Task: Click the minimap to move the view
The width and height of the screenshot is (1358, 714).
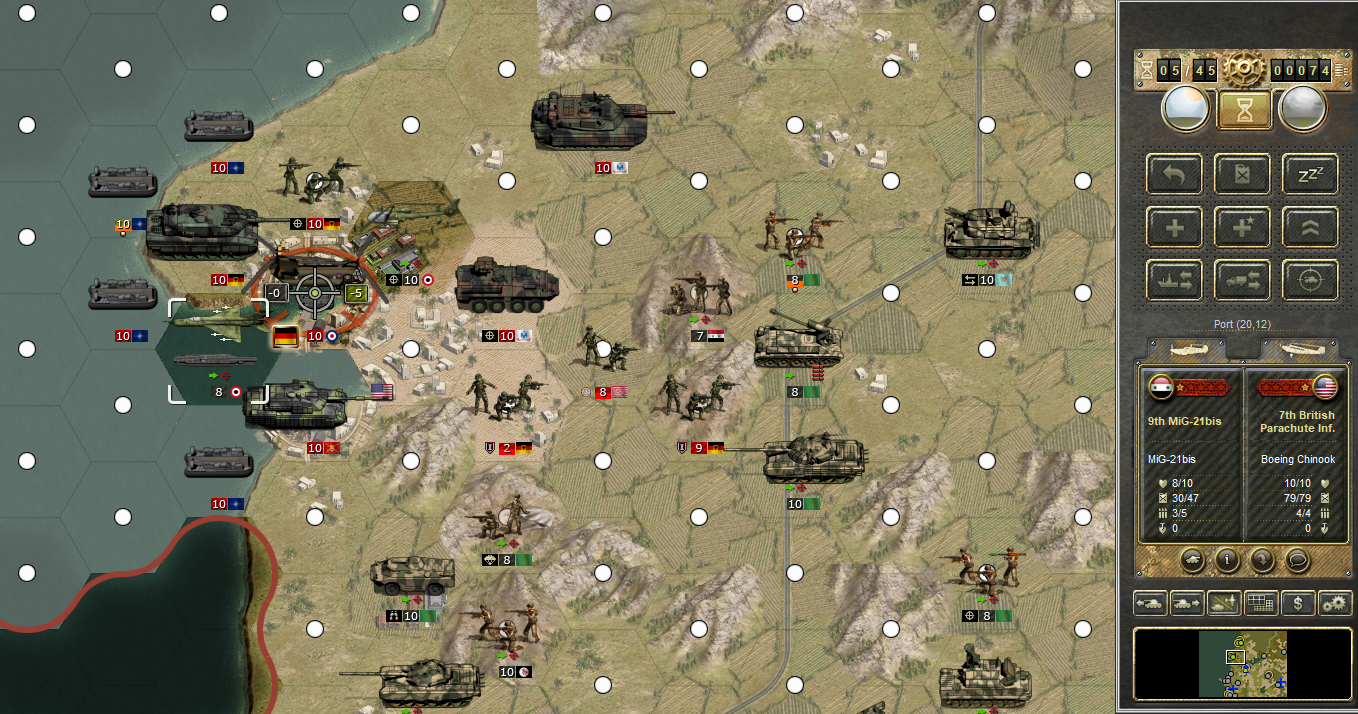Action: tap(1242, 663)
